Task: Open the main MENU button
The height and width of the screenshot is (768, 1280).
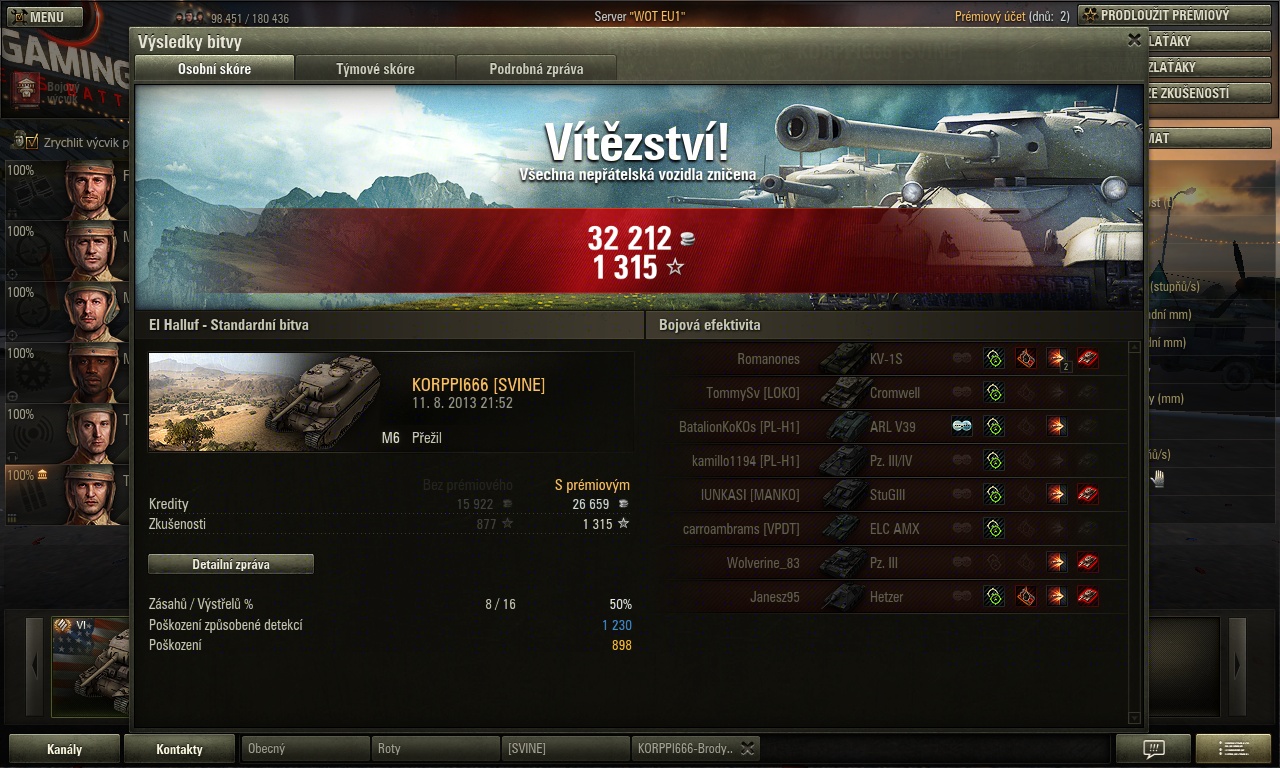Action: pos(44,17)
